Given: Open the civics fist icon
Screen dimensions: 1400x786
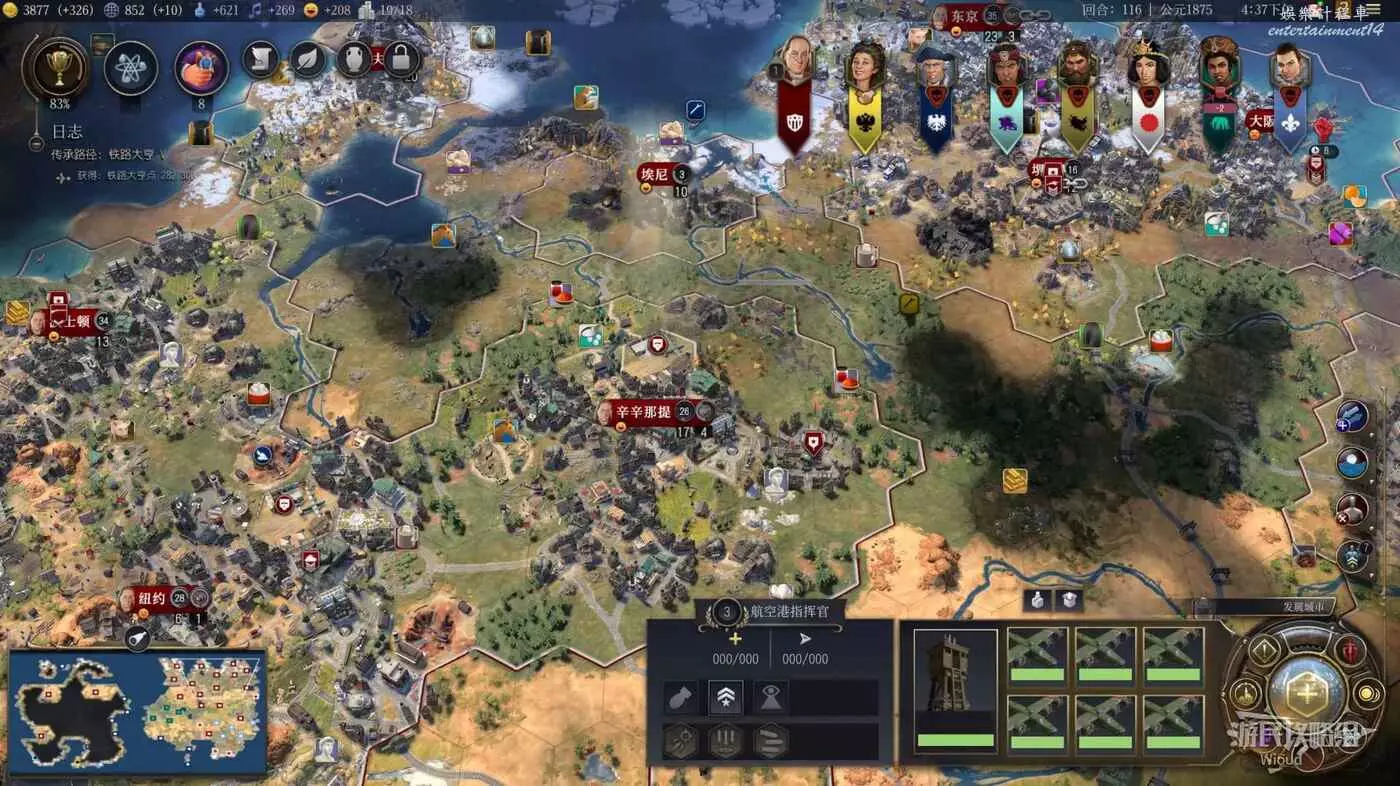Looking at the screenshot, I should pyautogui.click(x=201, y=67).
